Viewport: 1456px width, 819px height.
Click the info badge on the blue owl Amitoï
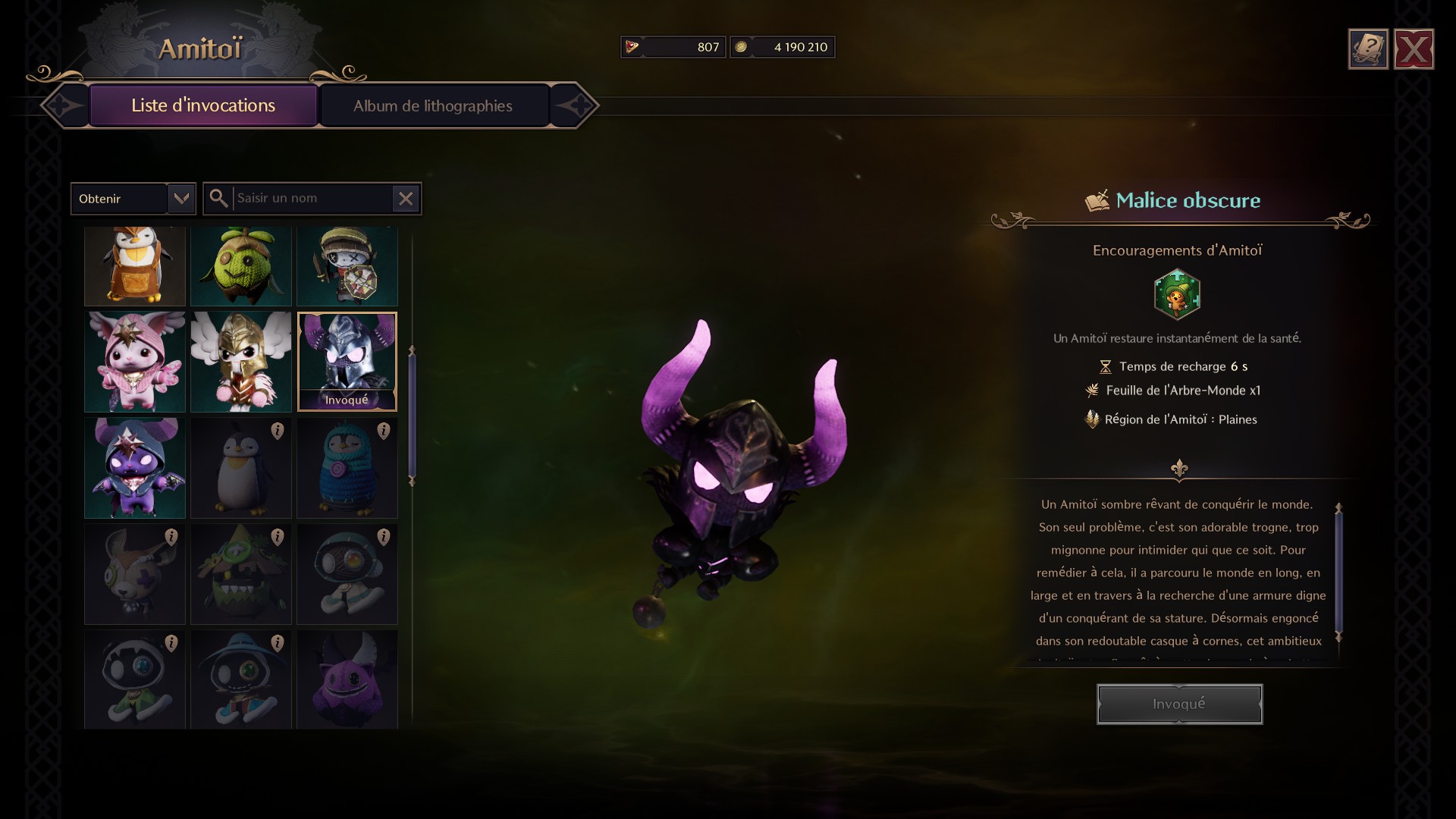point(383,431)
